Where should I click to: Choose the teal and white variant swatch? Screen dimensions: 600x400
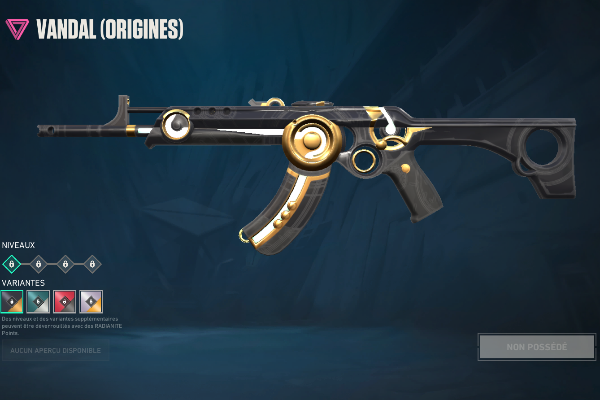pos(38,302)
